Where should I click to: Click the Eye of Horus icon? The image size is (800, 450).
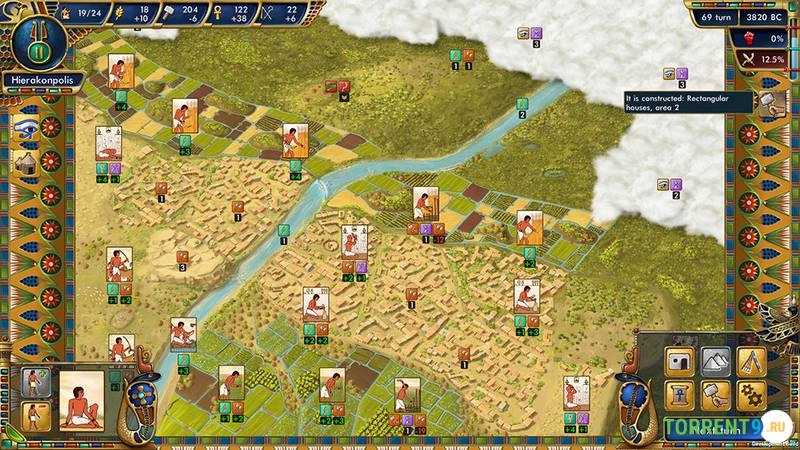pyautogui.click(x=26, y=127)
